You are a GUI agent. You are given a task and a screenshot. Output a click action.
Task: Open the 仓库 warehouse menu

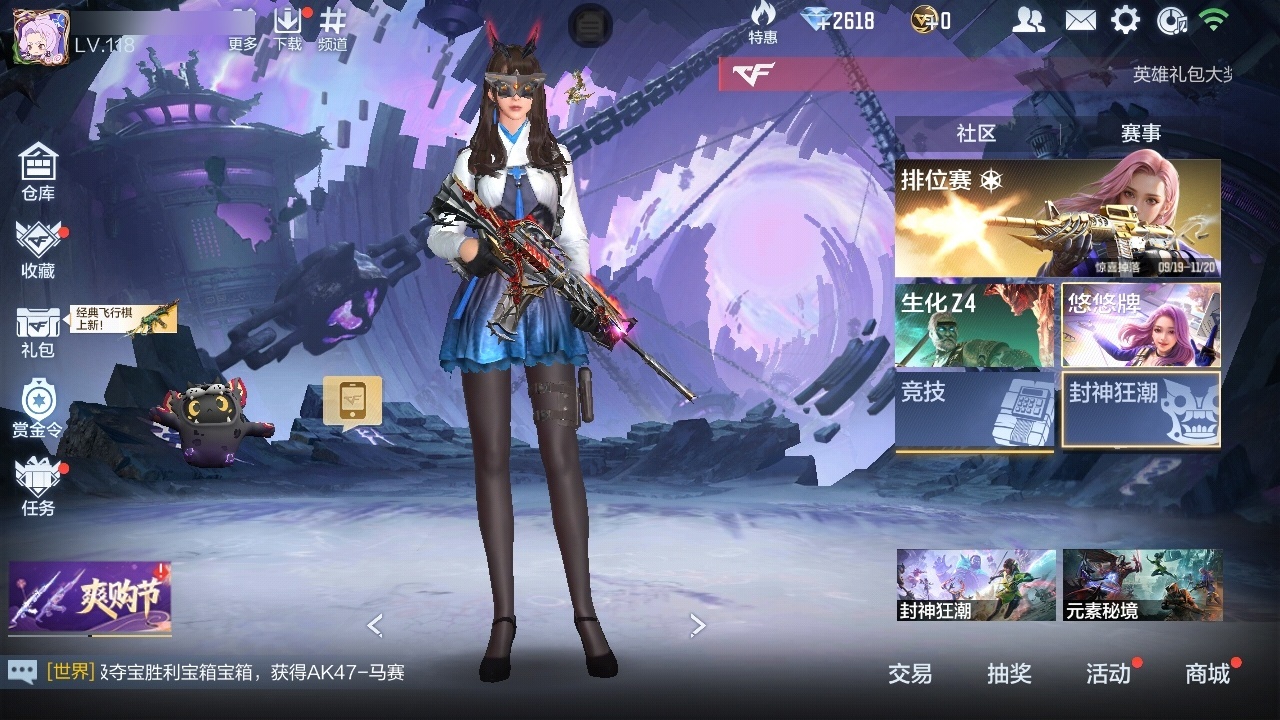[38, 171]
